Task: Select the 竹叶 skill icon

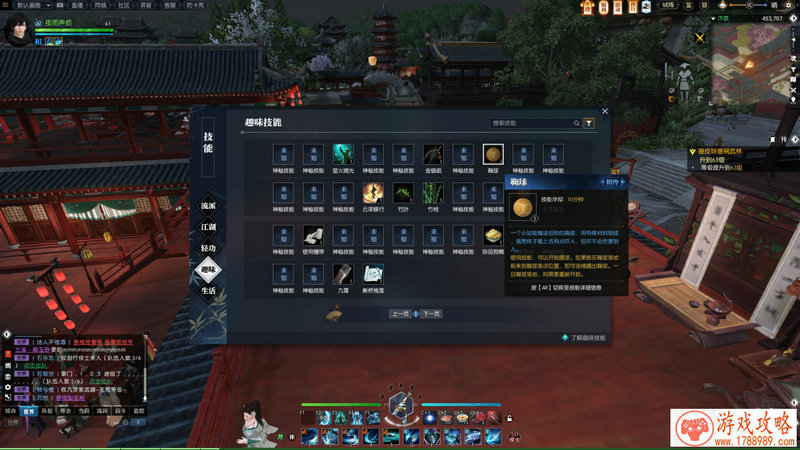Action: (x=403, y=193)
